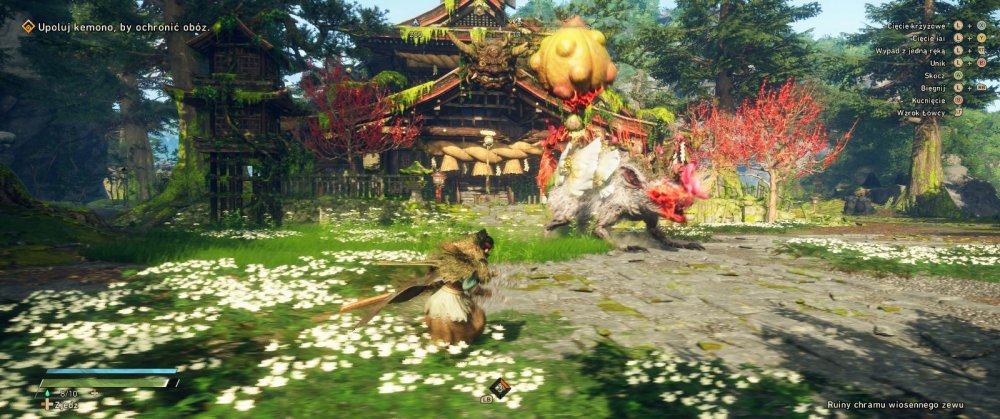Activate the karakuri item icon at bottom center
Screen dimensions: 1000x419
(x=500, y=388)
